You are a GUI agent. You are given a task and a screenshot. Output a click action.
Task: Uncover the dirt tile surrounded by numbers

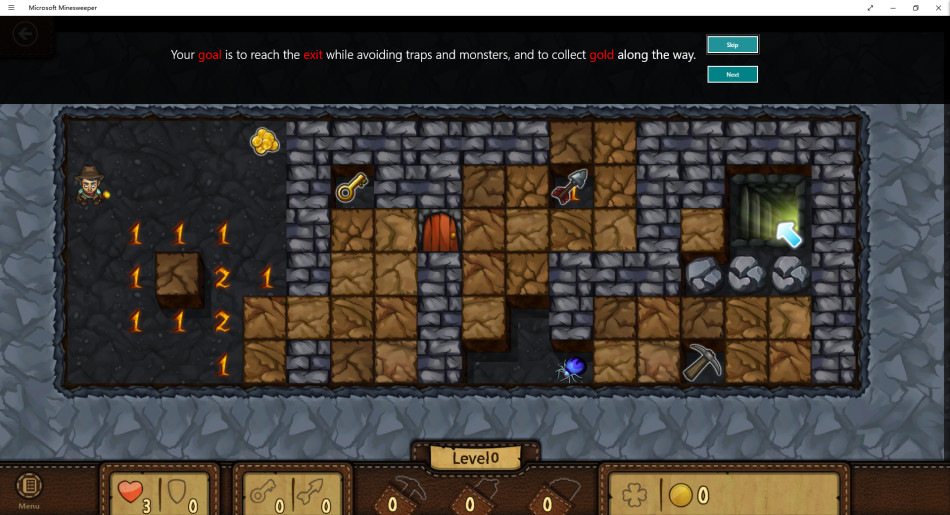tap(178, 277)
